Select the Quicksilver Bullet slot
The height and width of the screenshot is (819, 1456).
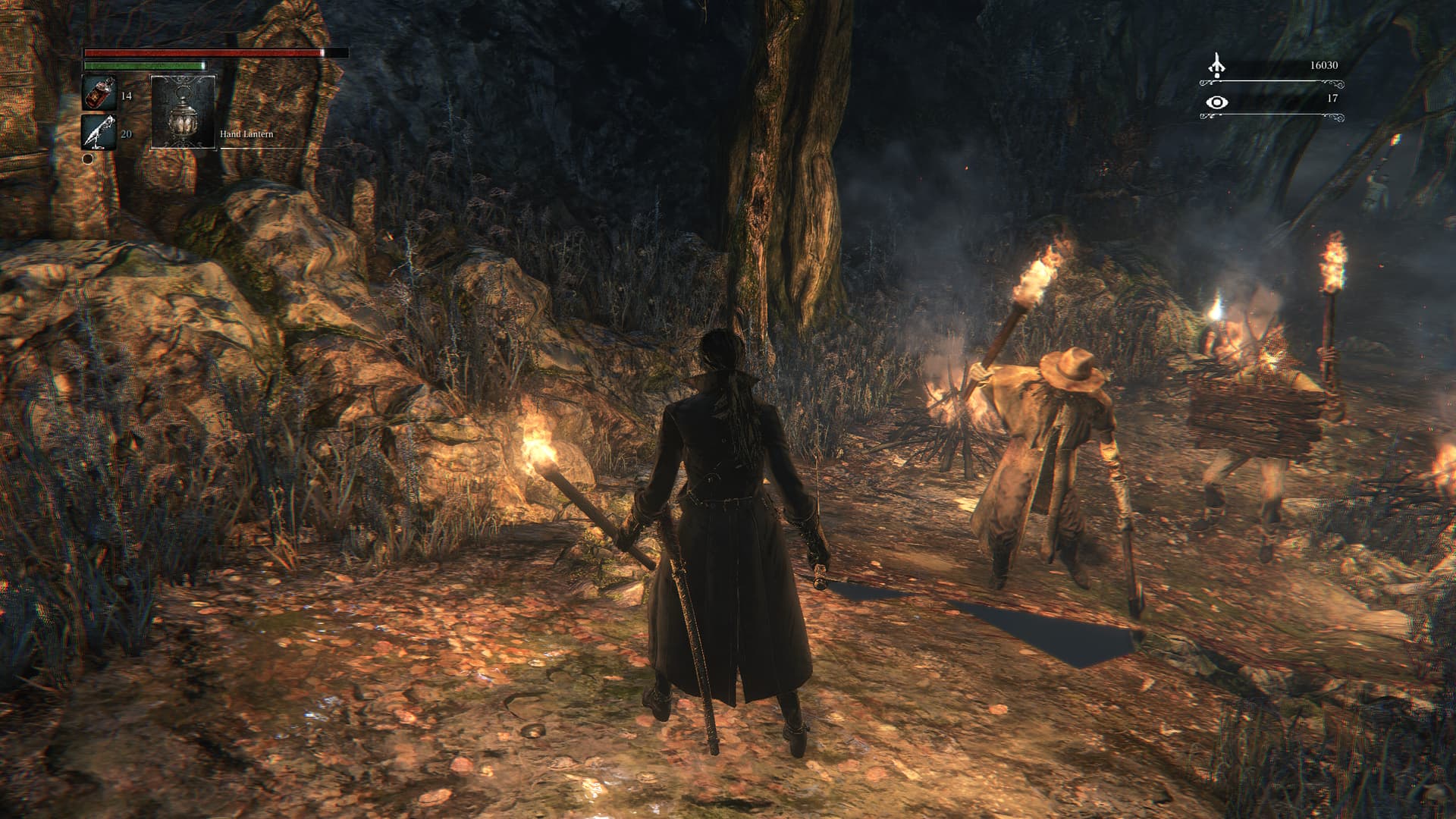[99, 132]
